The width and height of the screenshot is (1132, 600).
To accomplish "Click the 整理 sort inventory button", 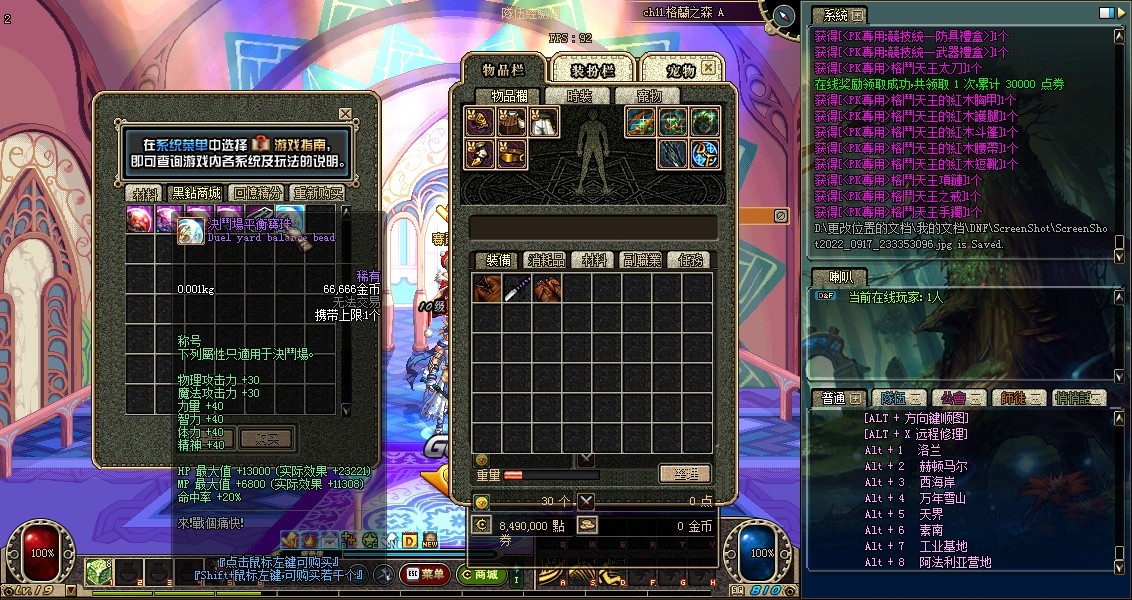I will 685,474.
